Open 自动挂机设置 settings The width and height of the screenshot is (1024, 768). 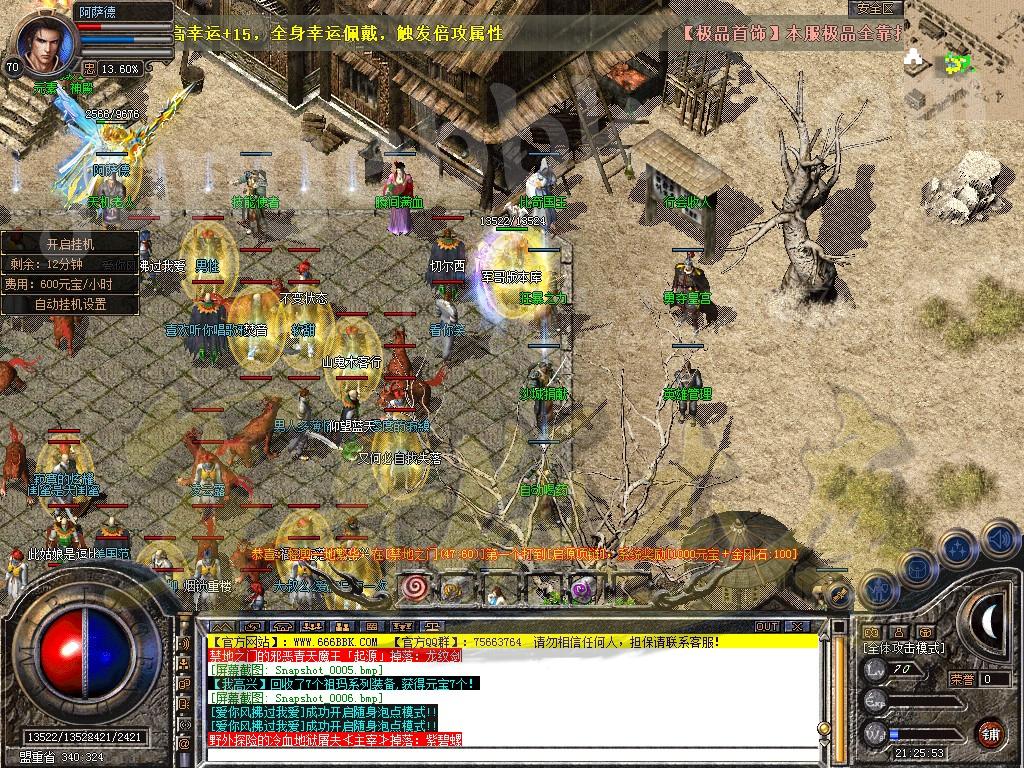(69, 304)
